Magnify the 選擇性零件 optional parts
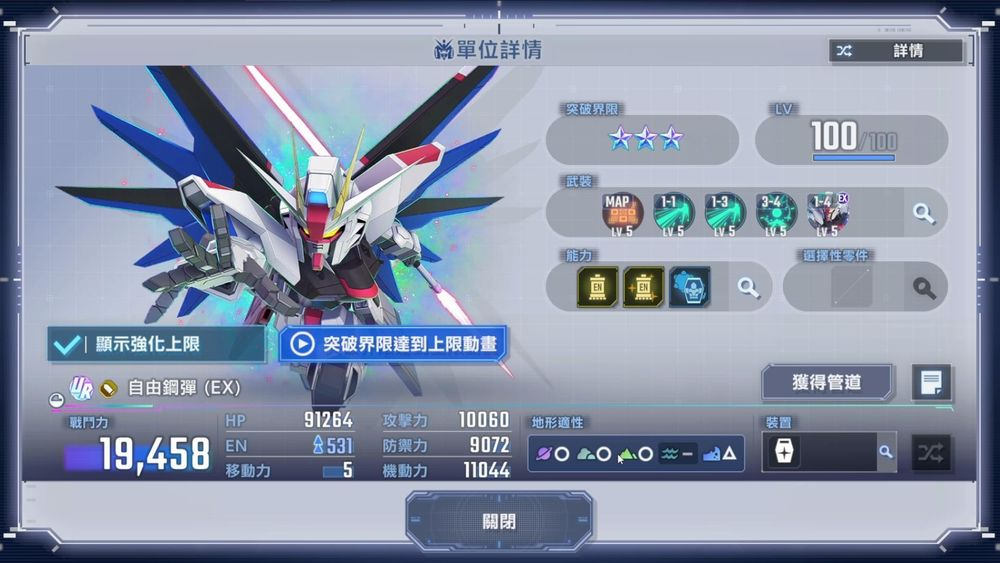This screenshot has height=563, width=1000. pyautogui.click(x=923, y=287)
